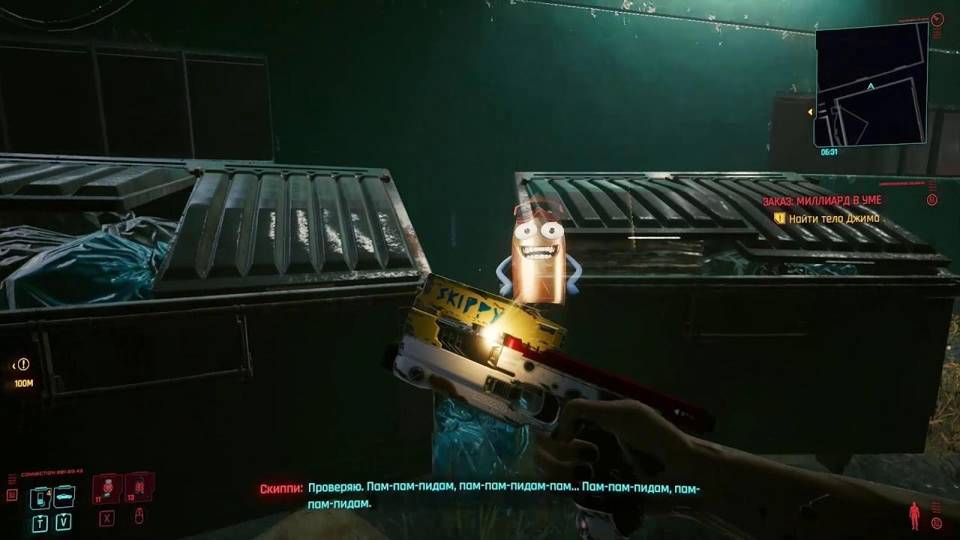Click the red body stance indicator

click(x=913, y=516)
